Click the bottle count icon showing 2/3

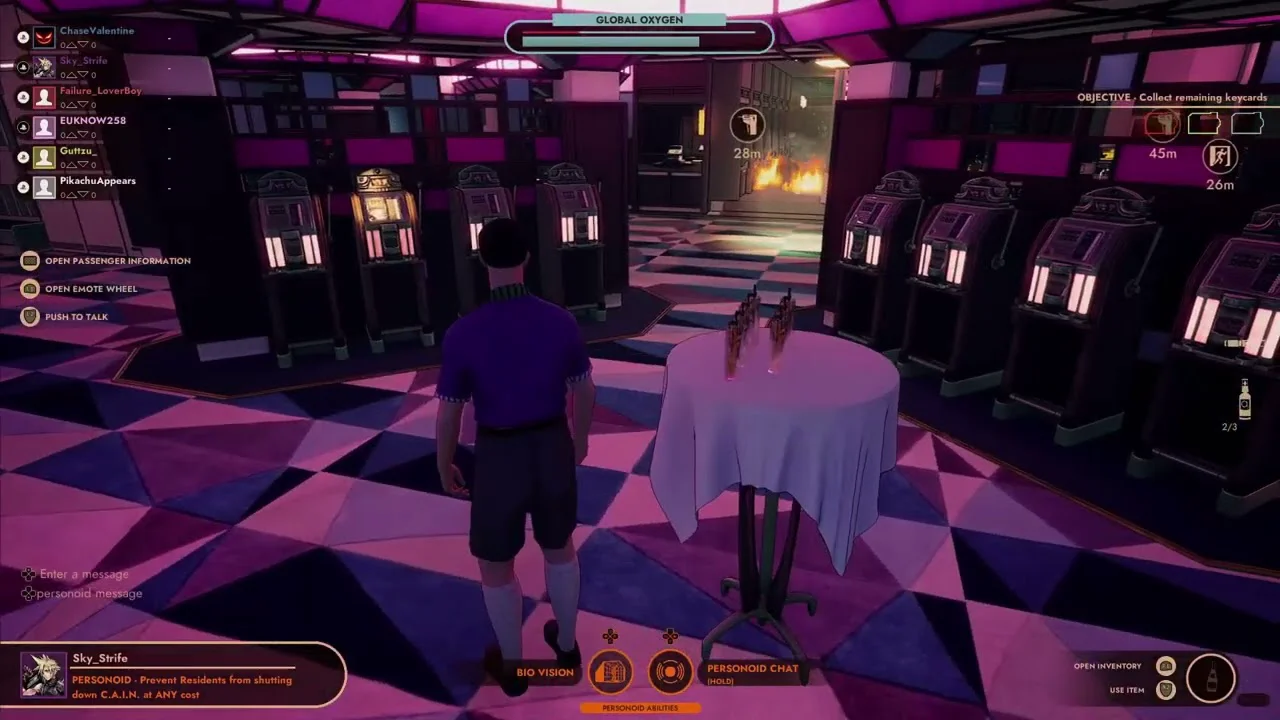point(1244,400)
